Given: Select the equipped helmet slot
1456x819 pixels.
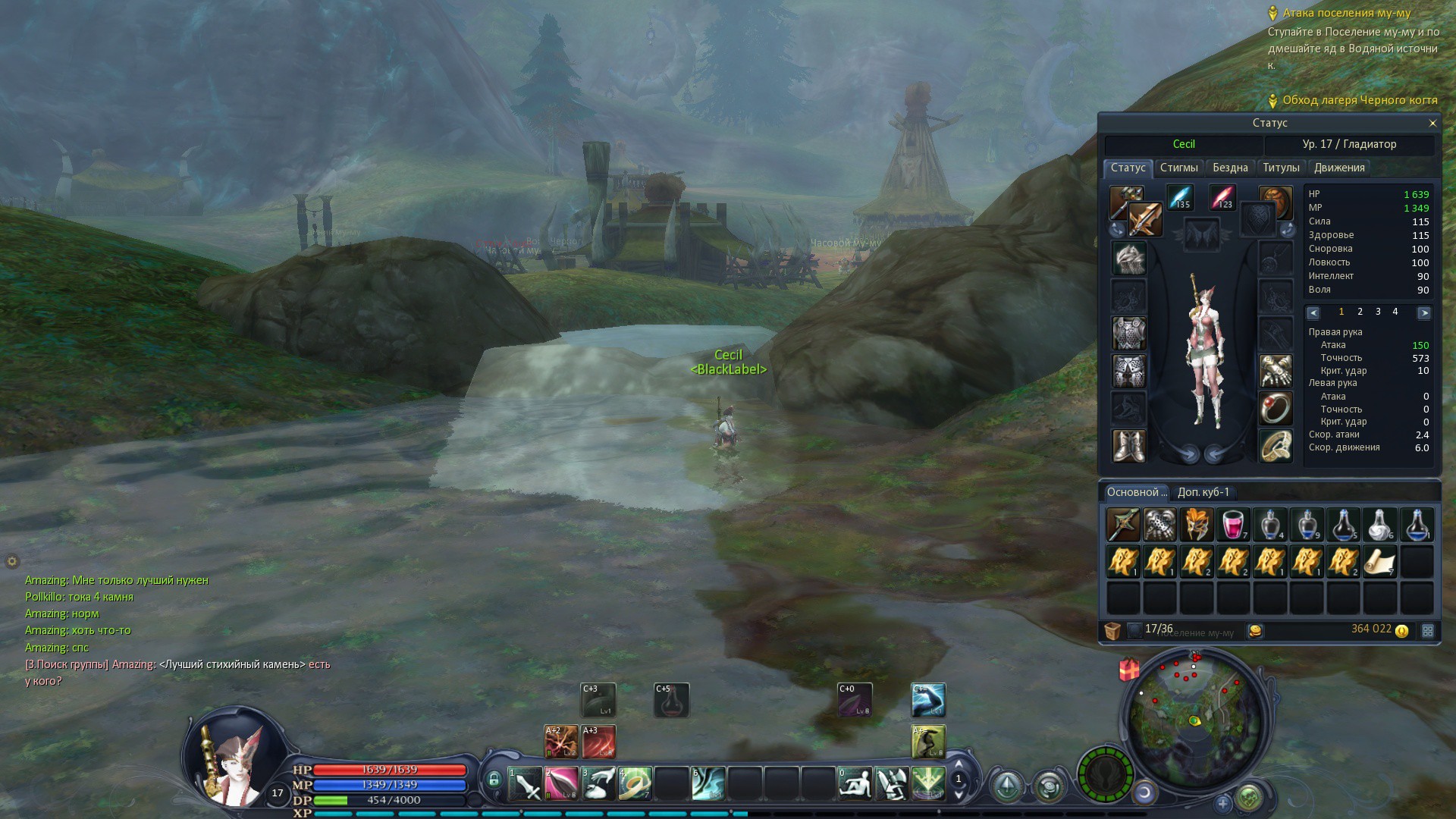Looking at the screenshot, I should pyautogui.click(x=1128, y=259).
